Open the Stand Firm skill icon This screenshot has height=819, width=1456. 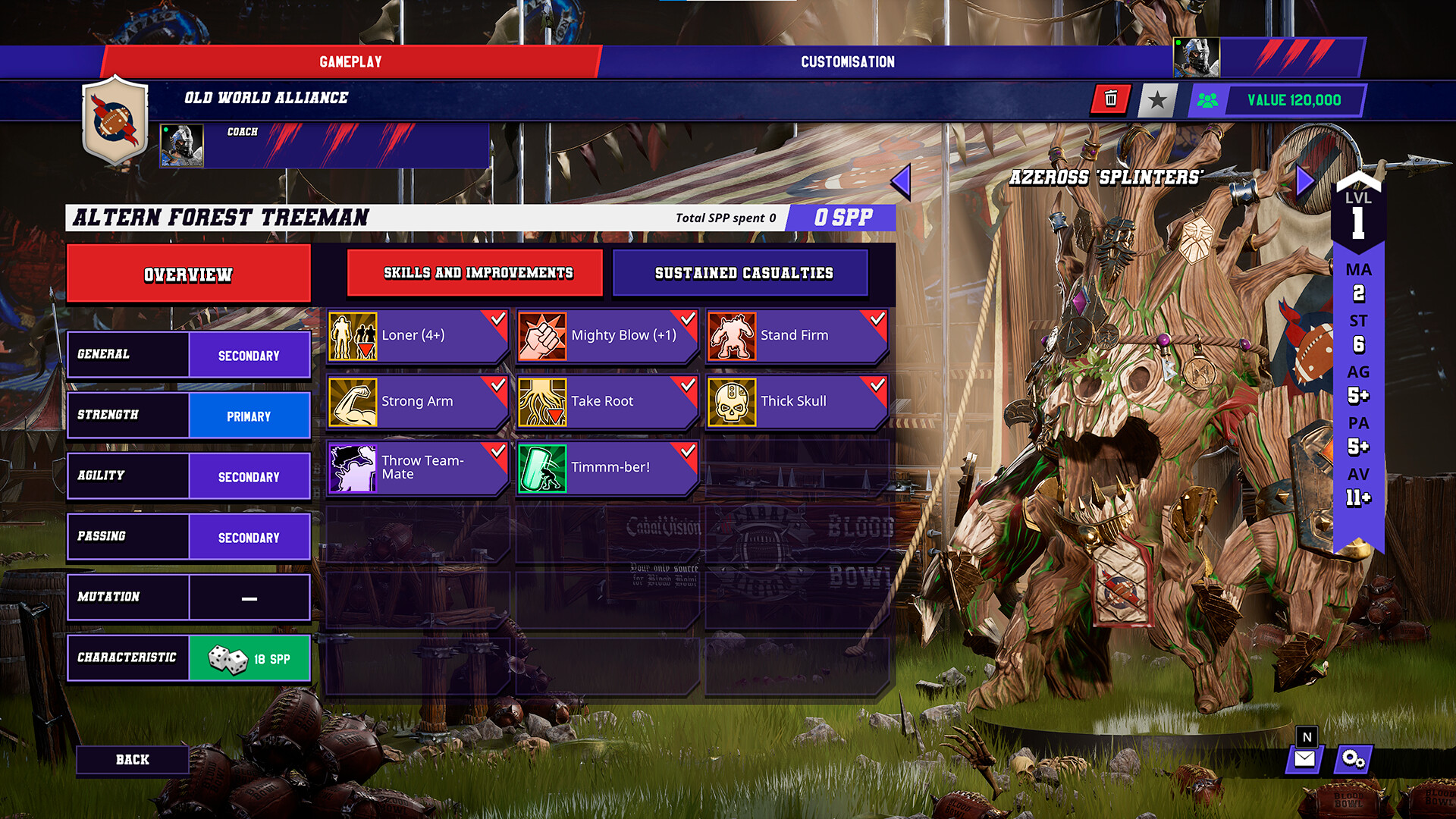(x=733, y=335)
